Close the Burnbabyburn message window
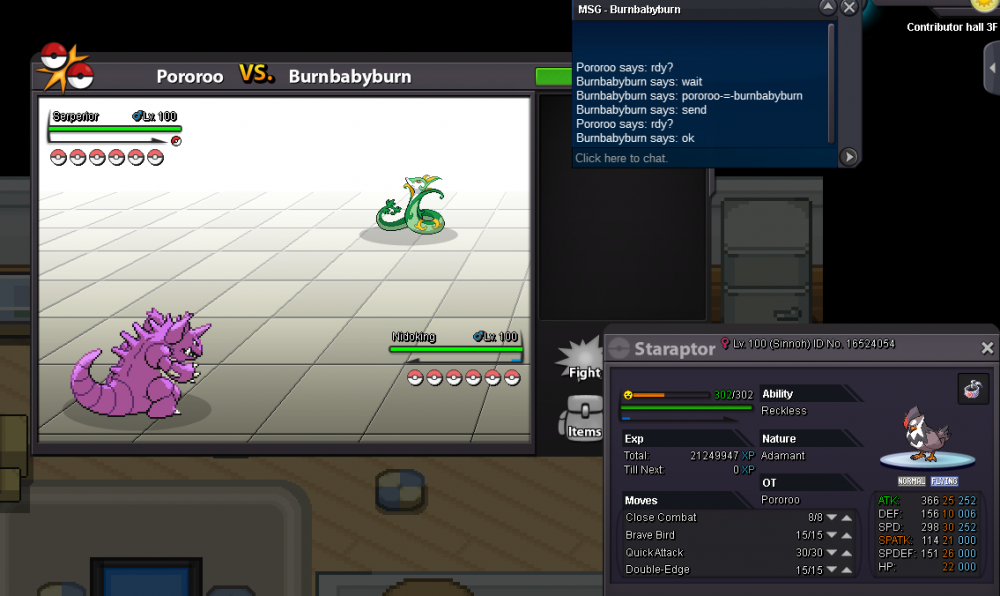 (849, 8)
